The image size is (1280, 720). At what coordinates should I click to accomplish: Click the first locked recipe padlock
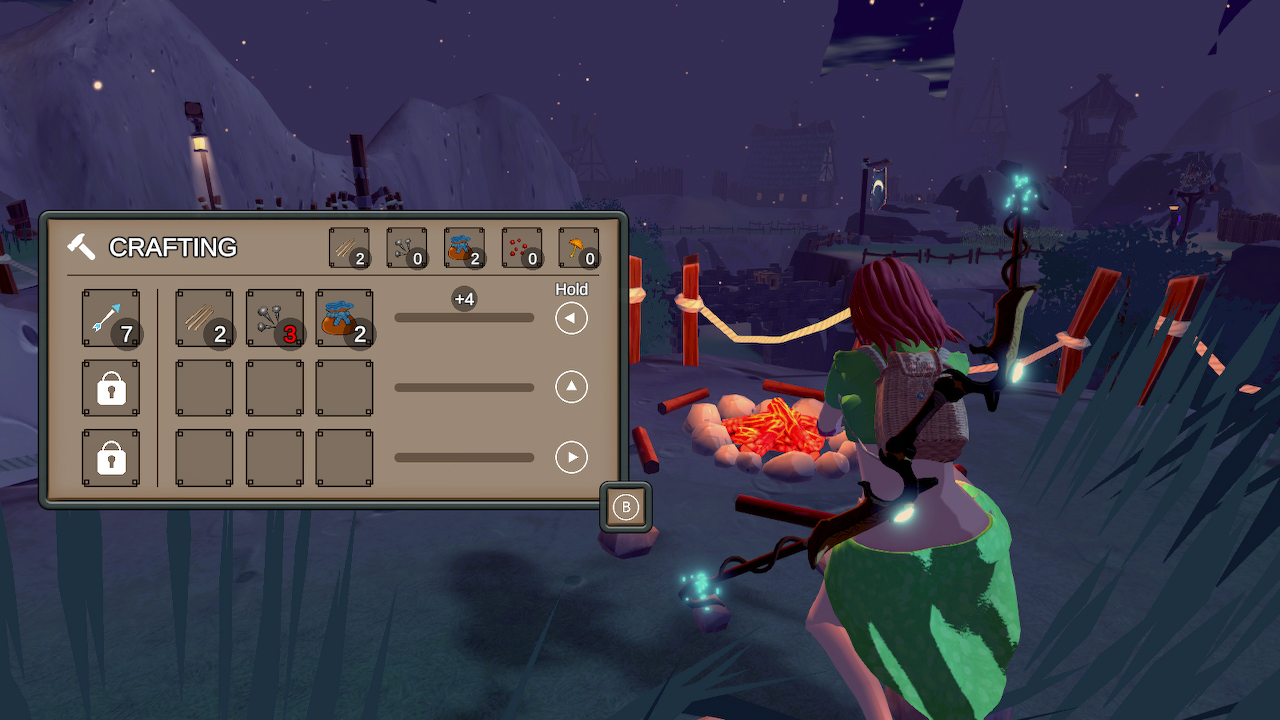110,387
